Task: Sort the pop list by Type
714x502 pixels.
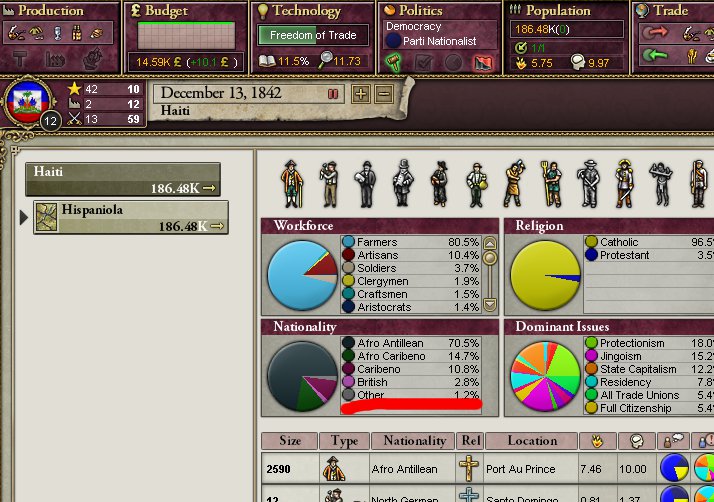Action: click(344, 440)
